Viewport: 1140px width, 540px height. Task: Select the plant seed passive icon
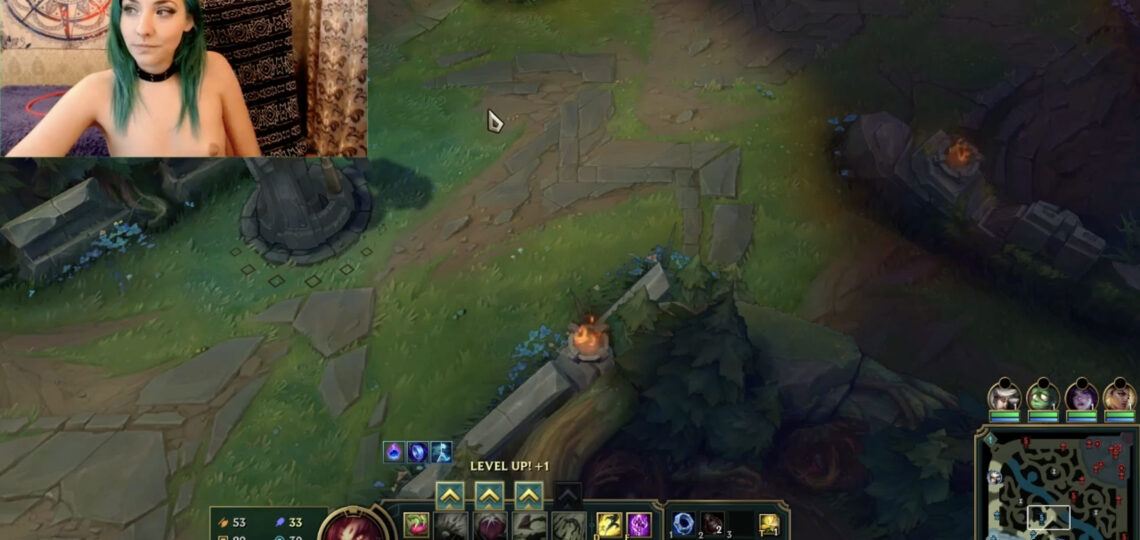click(x=416, y=524)
